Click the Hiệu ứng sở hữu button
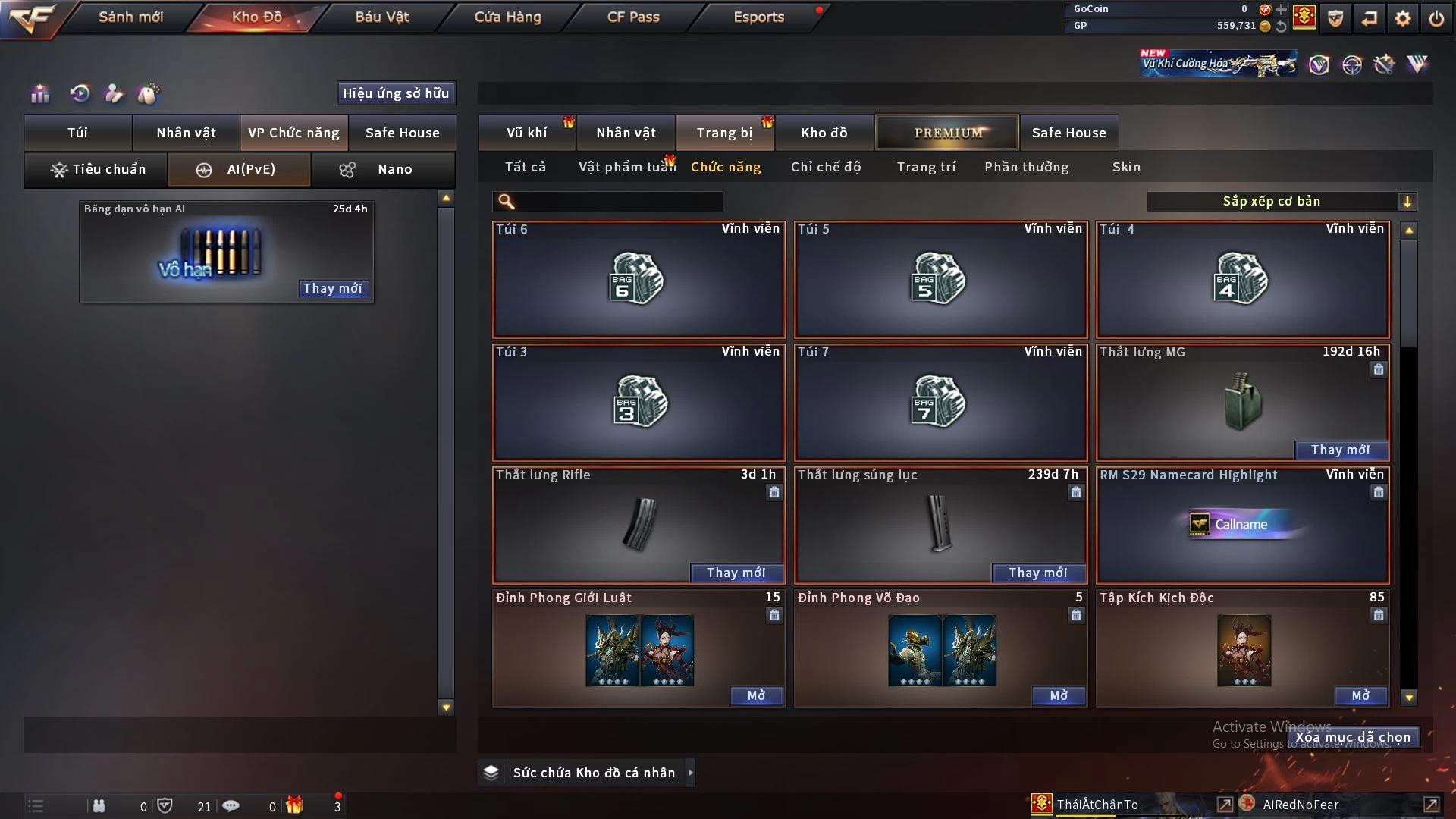The width and height of the screenshot is (1456, 819). pos(396,93)
